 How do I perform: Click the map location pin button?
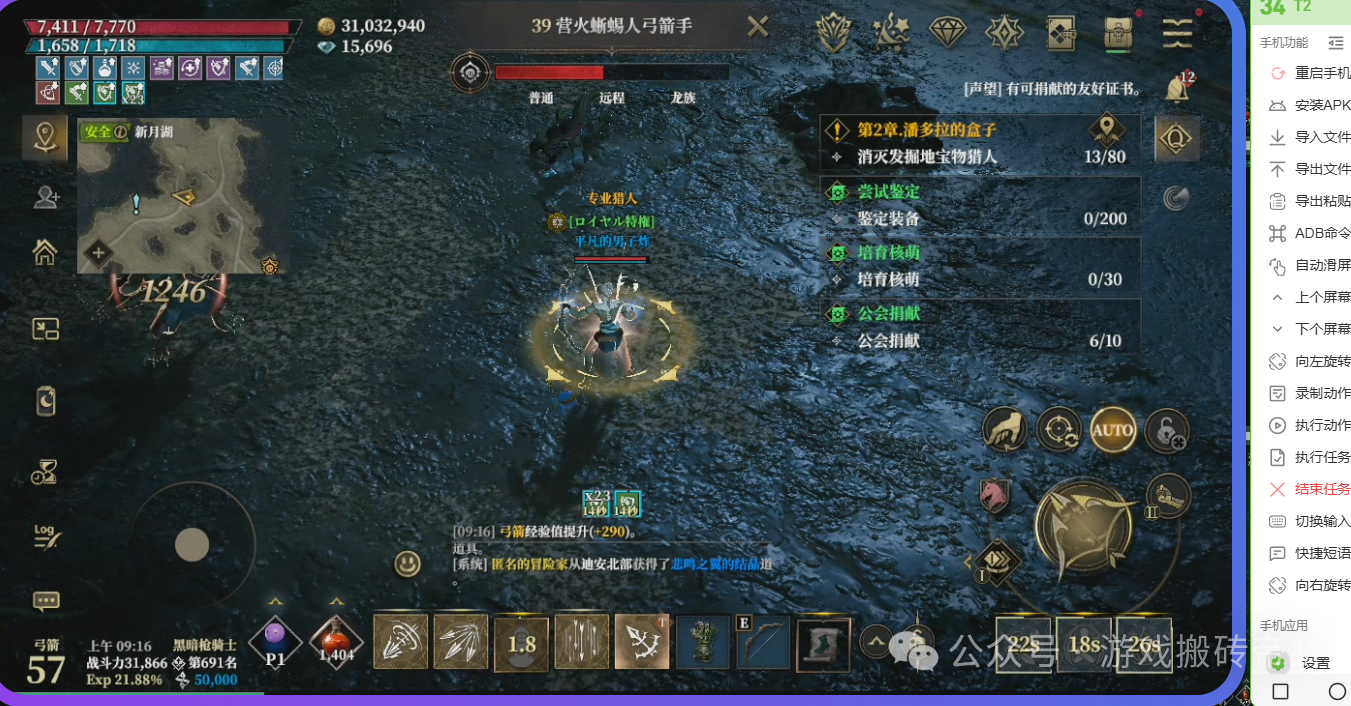pyautogui.click(x=45, y=137)
